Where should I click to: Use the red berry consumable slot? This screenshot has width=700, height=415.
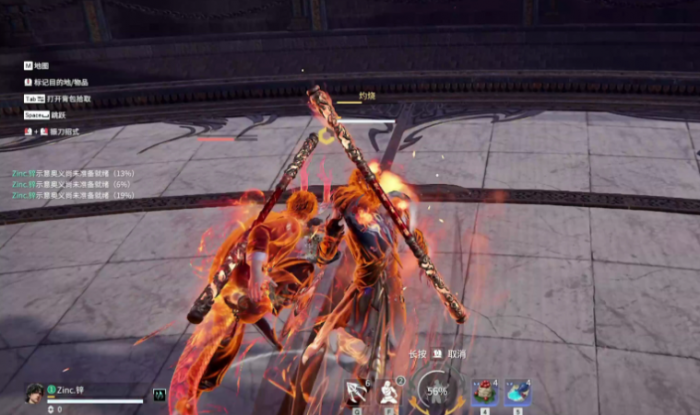point(485,391)
